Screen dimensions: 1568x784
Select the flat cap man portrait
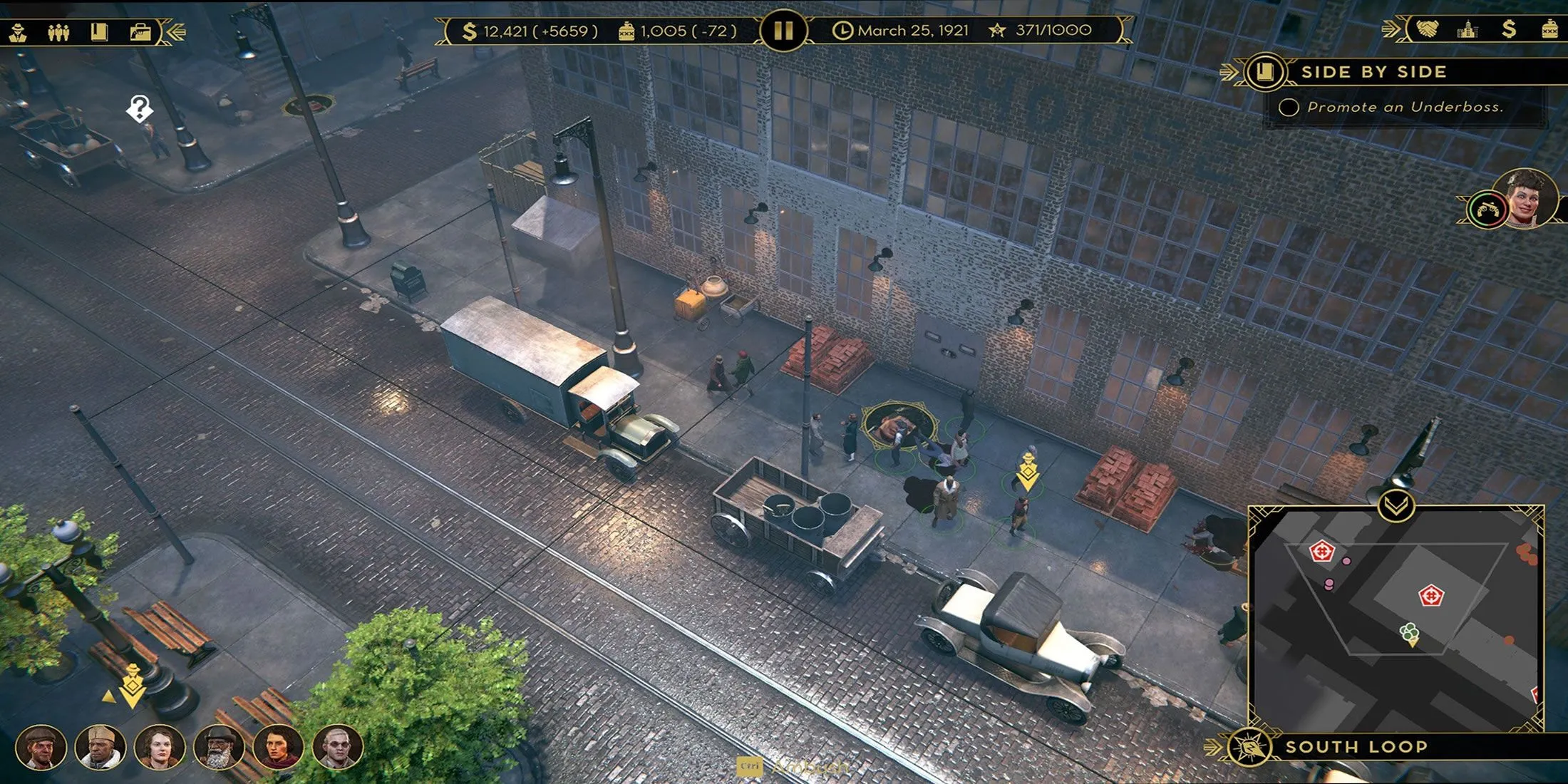(41, 747)
